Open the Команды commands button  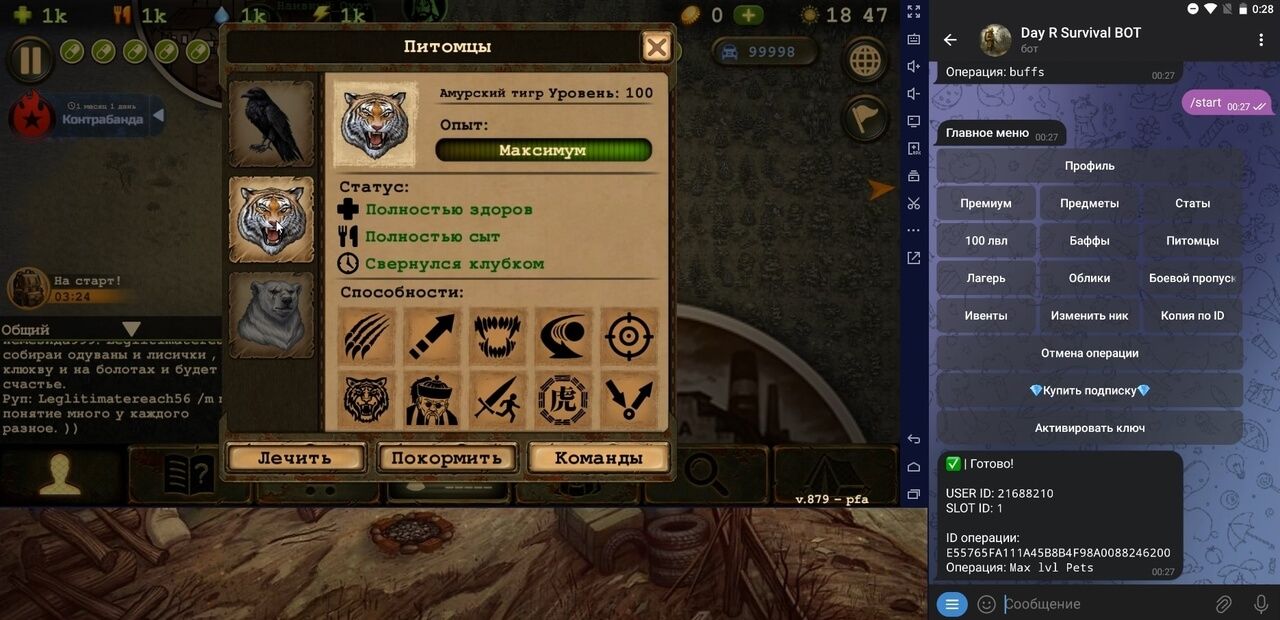point(598,458)
